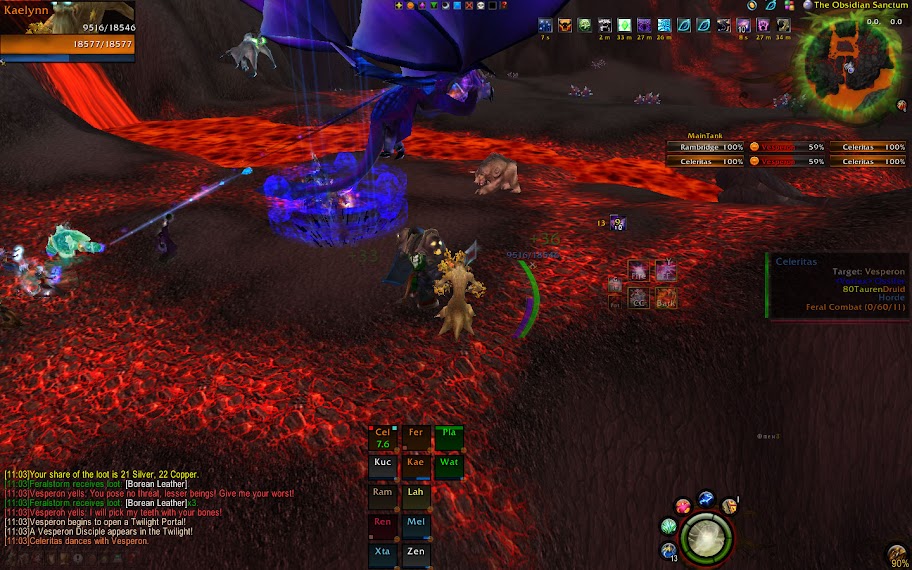
Task: Activate the CC ability icon
Action: (638, 298)
